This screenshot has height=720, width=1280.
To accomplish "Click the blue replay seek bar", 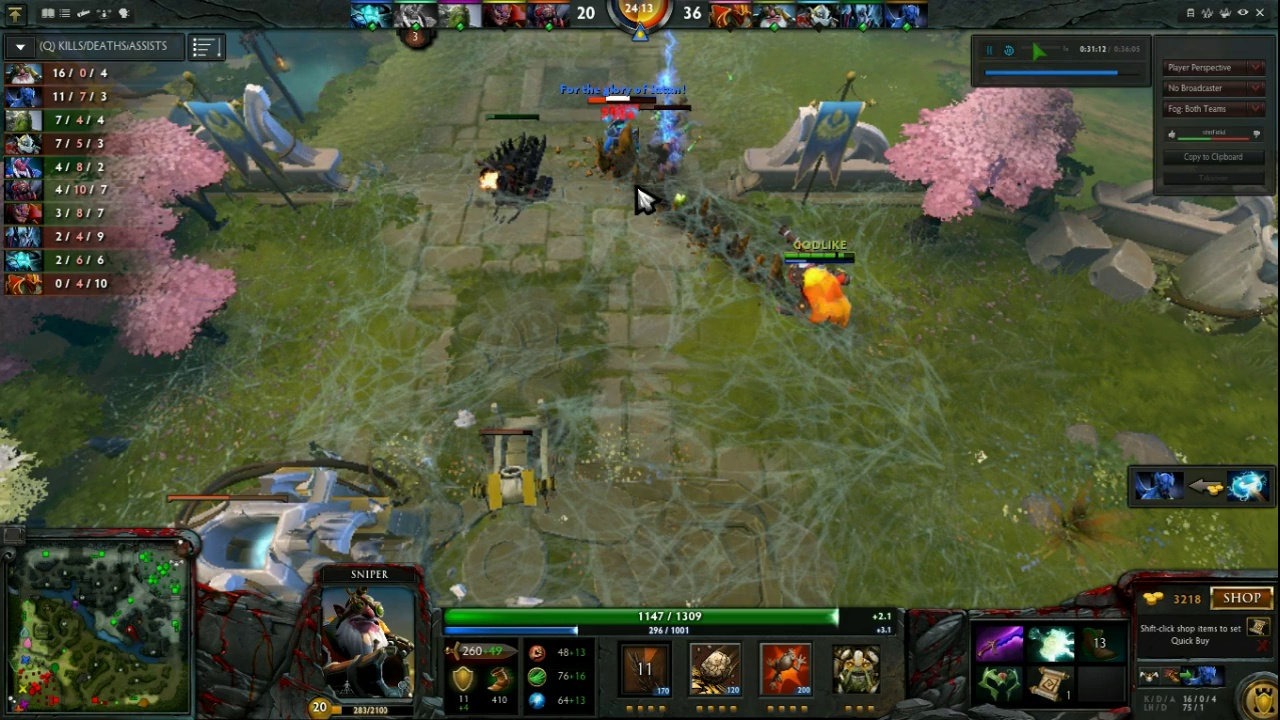I will (1050, 72).
